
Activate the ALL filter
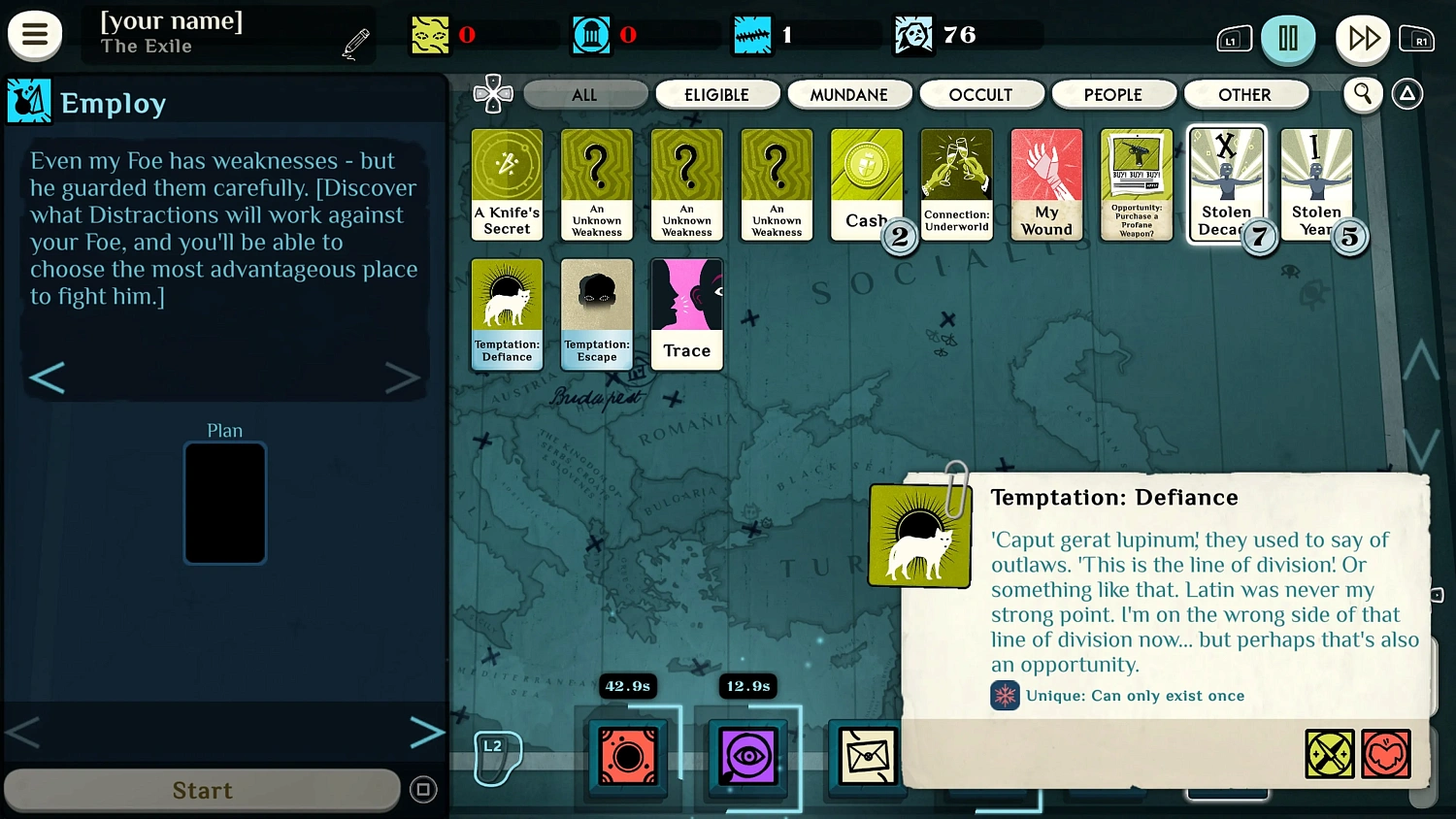click(585, 94)
